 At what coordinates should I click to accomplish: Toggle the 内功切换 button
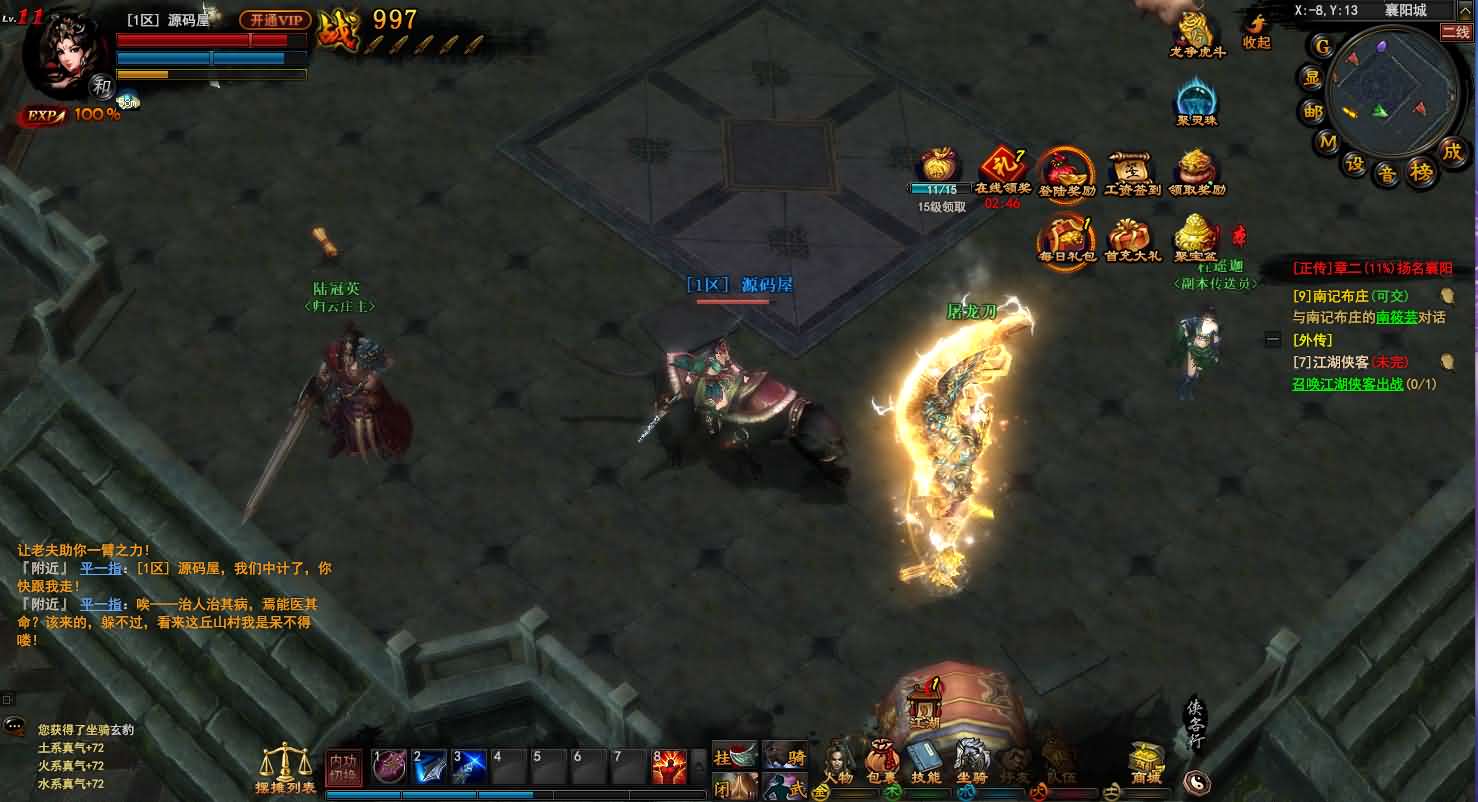(x=344, y=768)
